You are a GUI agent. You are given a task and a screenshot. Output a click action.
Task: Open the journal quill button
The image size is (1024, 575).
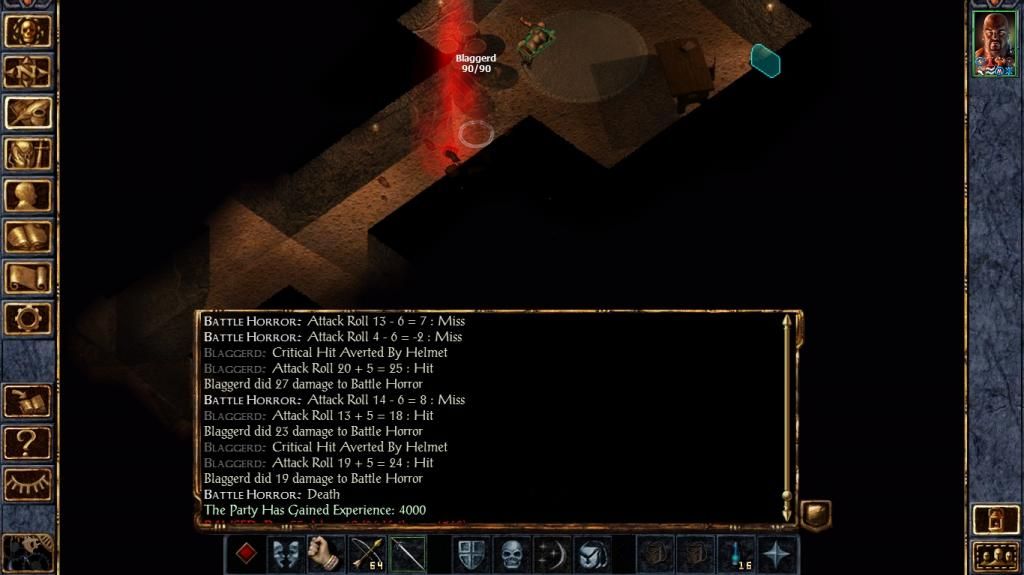click(x=28, y=112)
